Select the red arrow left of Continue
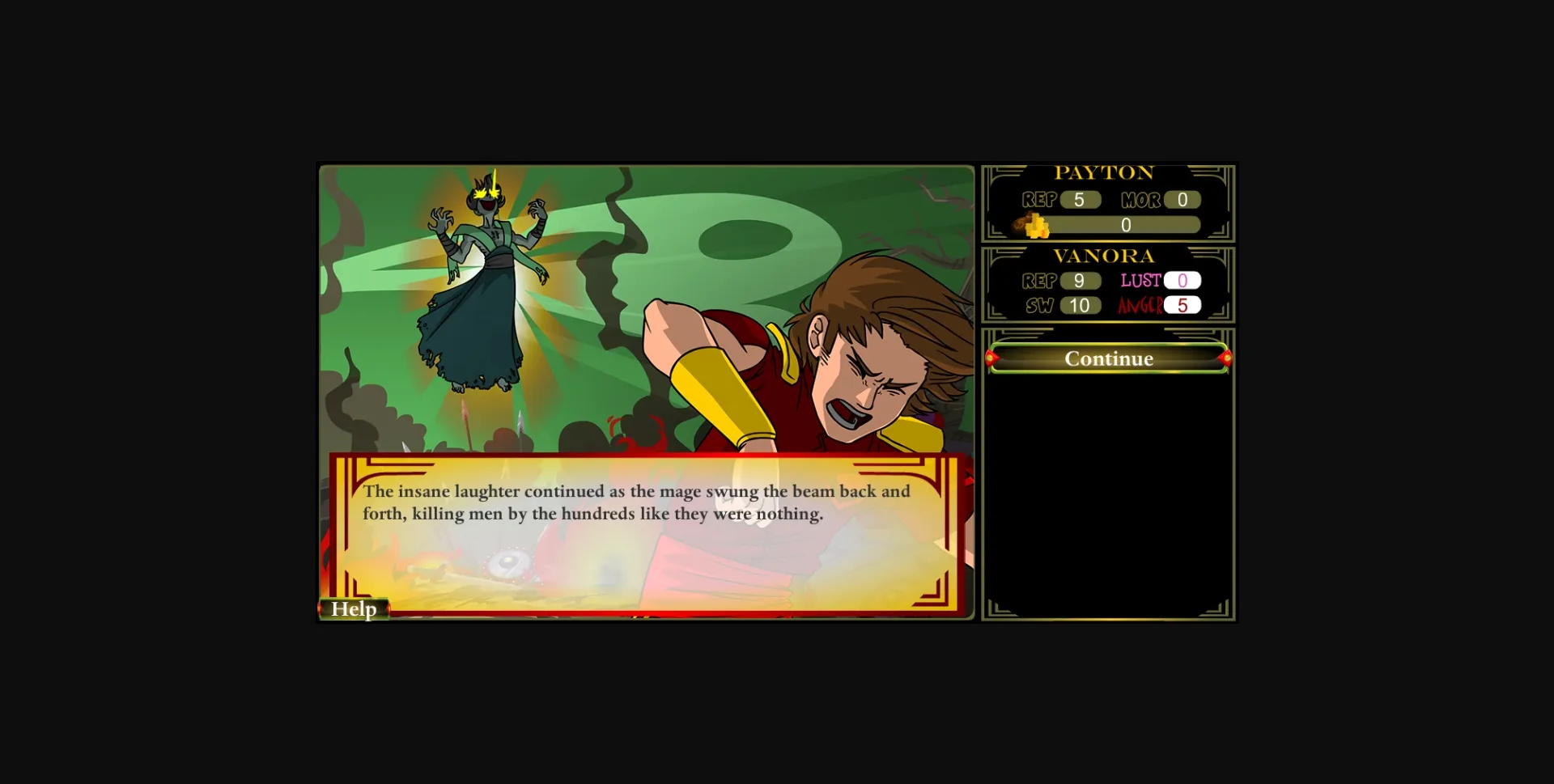This screenshot has width=1554, height=784. [x=994, y=358]
